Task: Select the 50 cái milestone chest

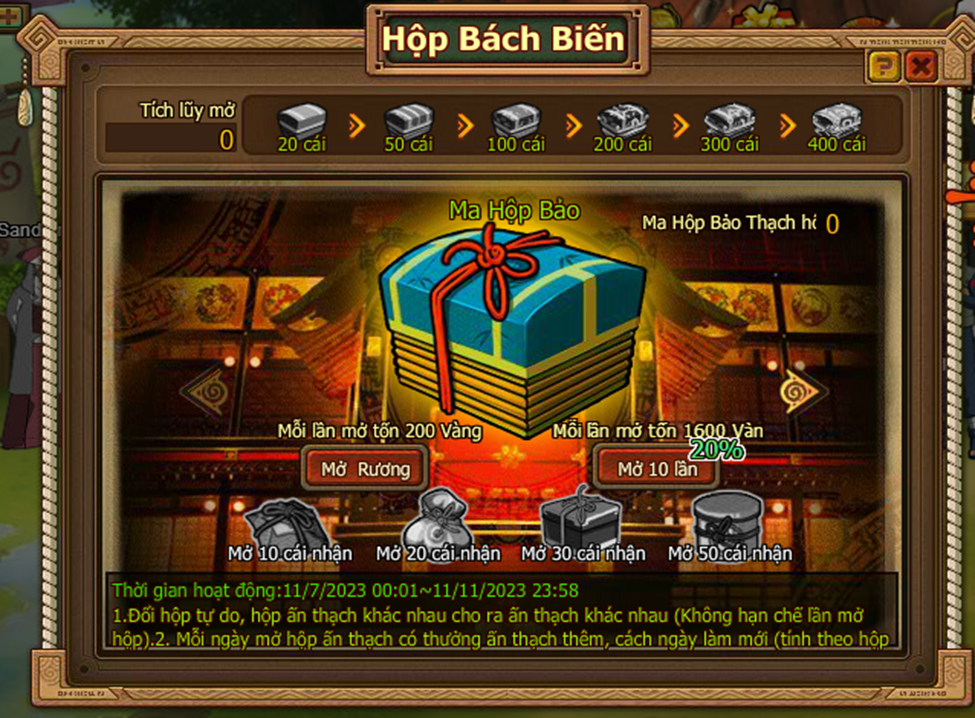Action: click(x=408, y=120)
